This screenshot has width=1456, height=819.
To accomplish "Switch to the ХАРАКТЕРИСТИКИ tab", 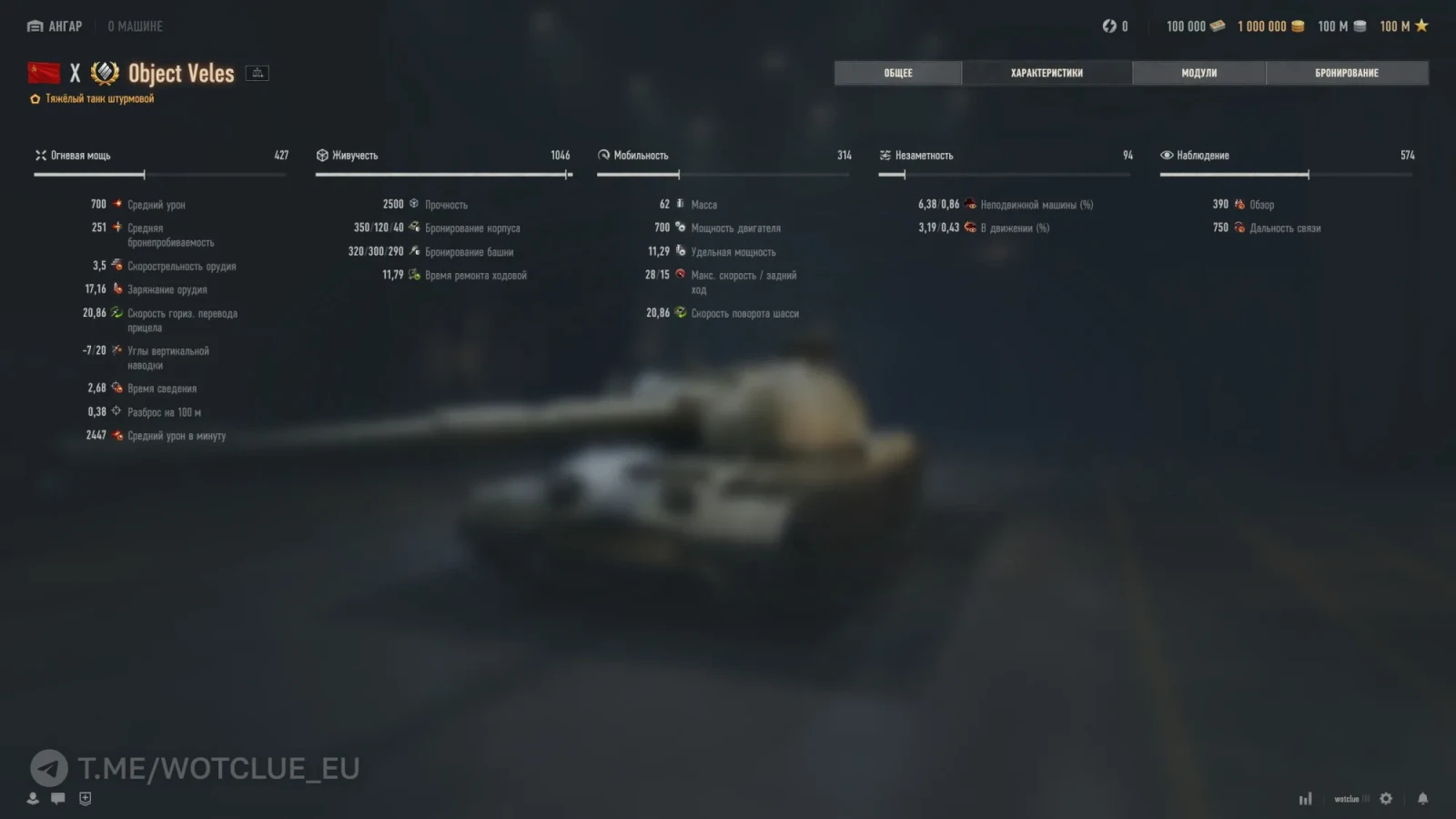I will point(1046,72).
